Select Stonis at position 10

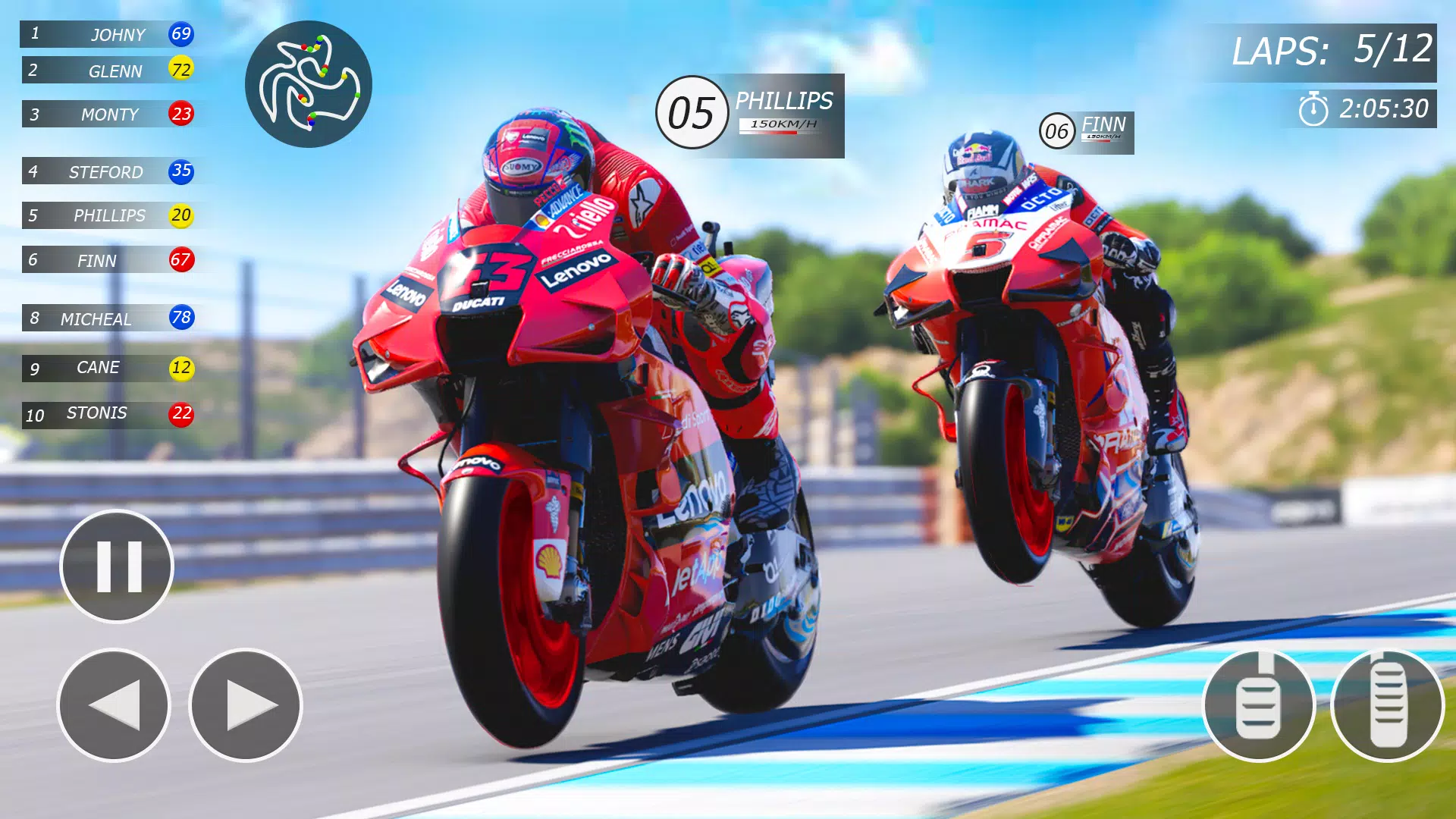[x=108, y=414]
